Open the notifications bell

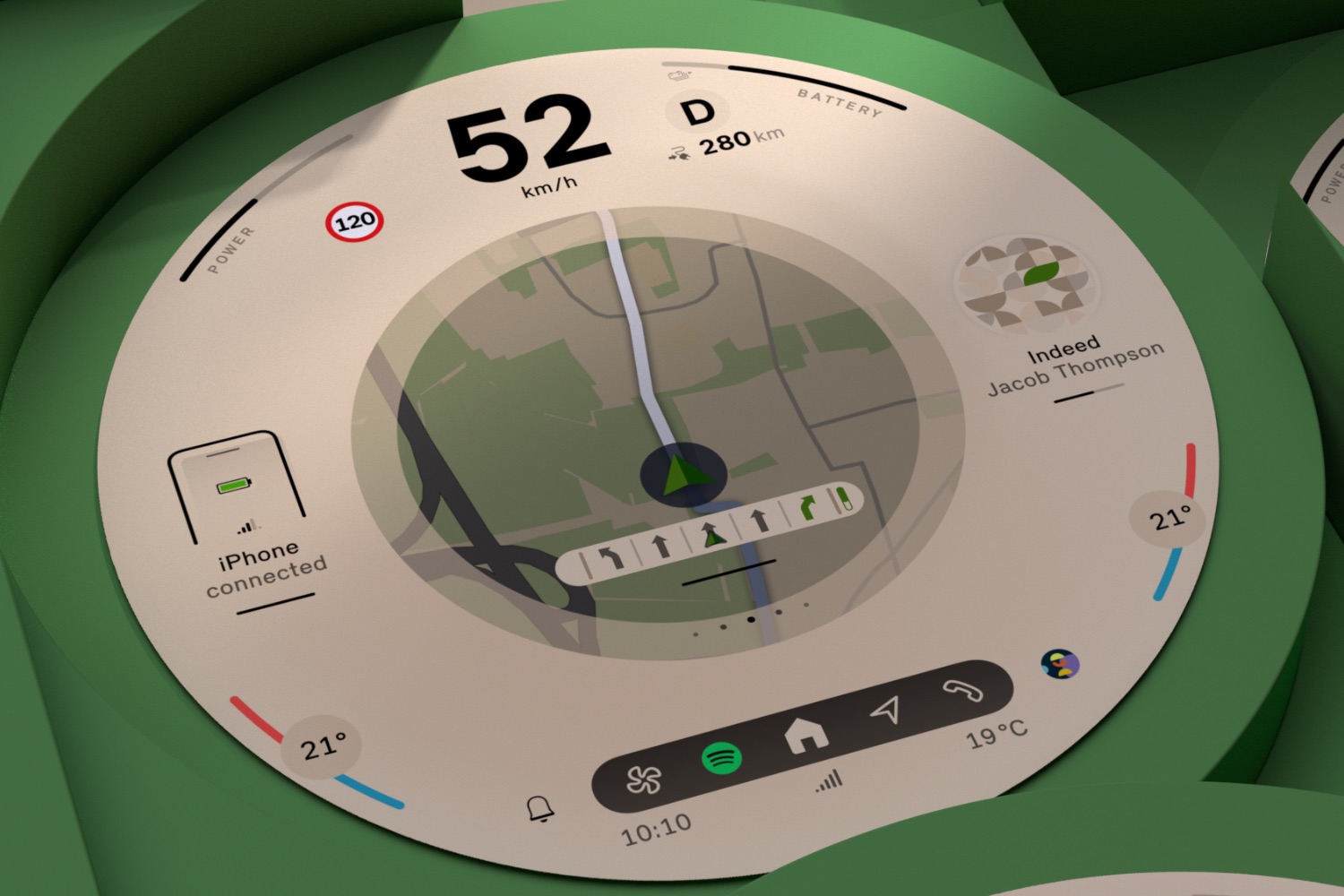tap(540, 809)
